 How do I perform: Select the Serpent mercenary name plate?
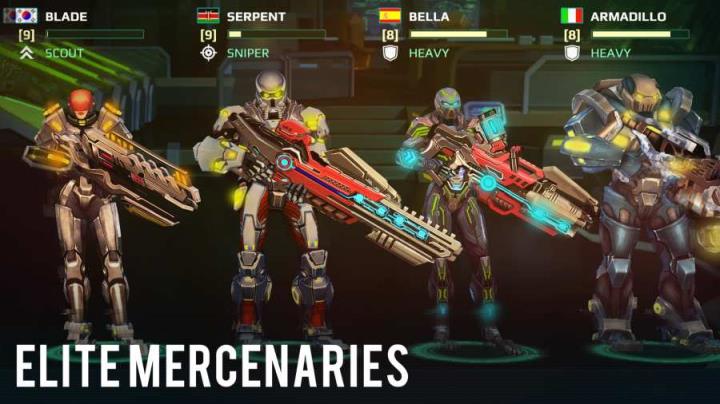pyautogui.click(x=256, y=16)
